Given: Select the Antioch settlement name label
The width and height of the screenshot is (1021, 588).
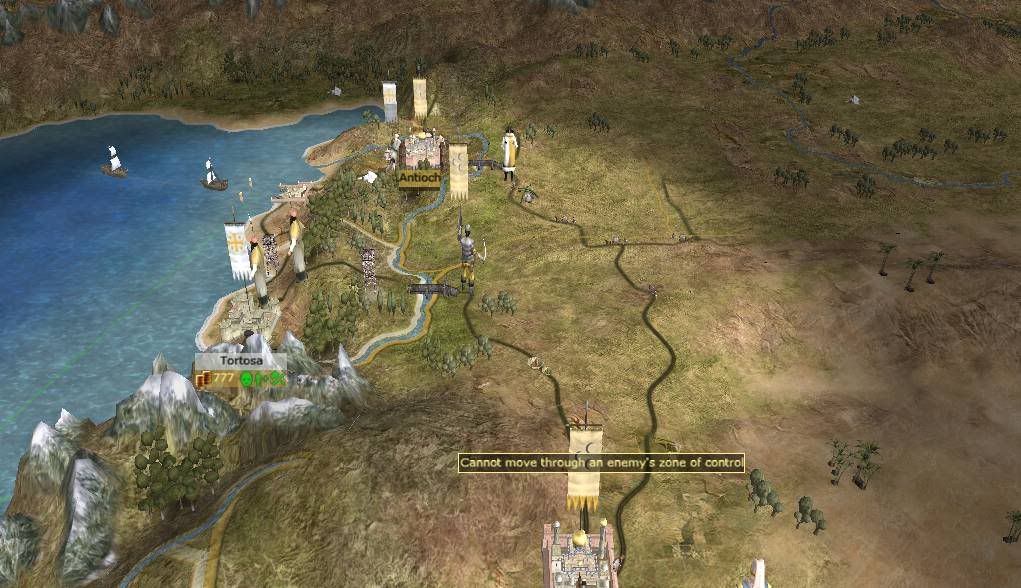Looking at the screenshot, I should [417, 177].
